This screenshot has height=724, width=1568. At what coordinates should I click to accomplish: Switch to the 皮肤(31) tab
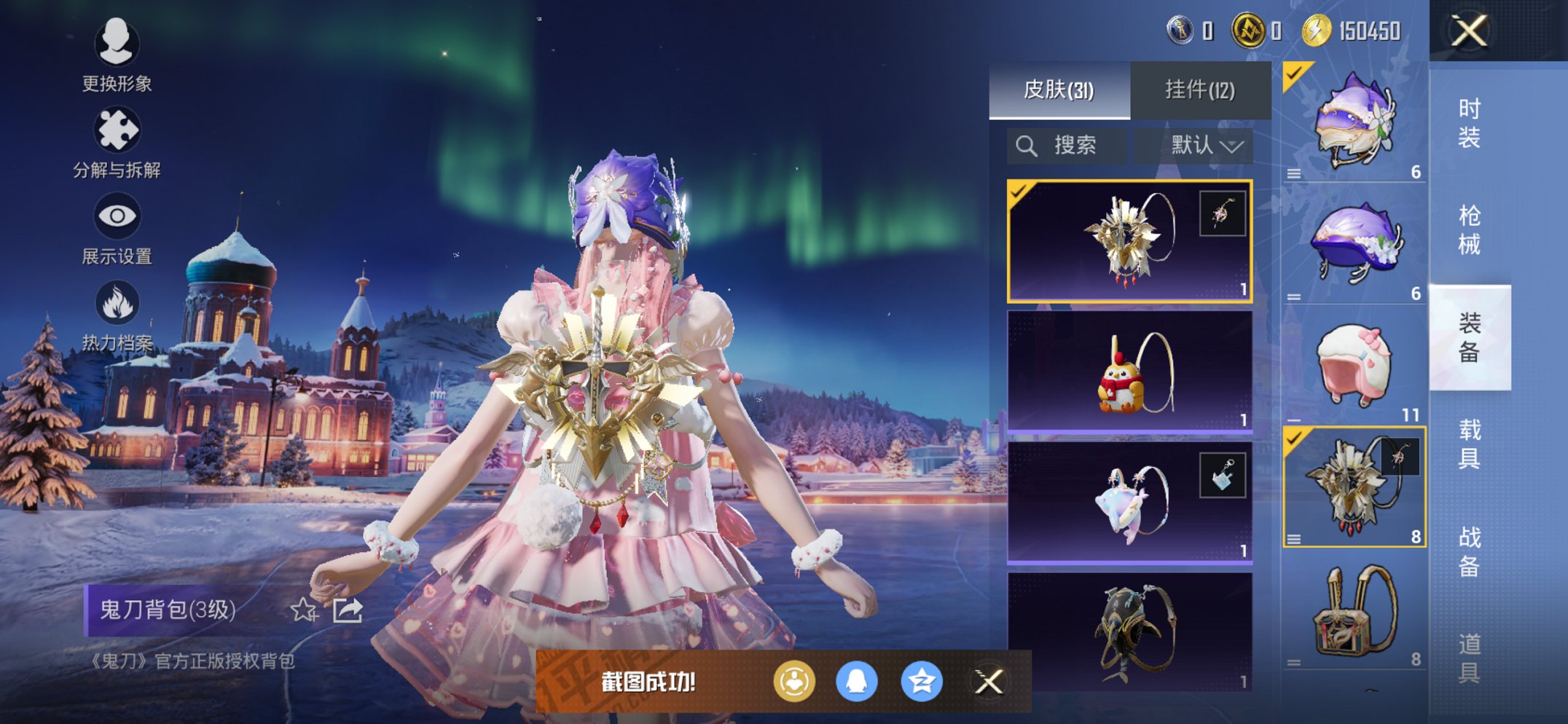point(1059,90)
